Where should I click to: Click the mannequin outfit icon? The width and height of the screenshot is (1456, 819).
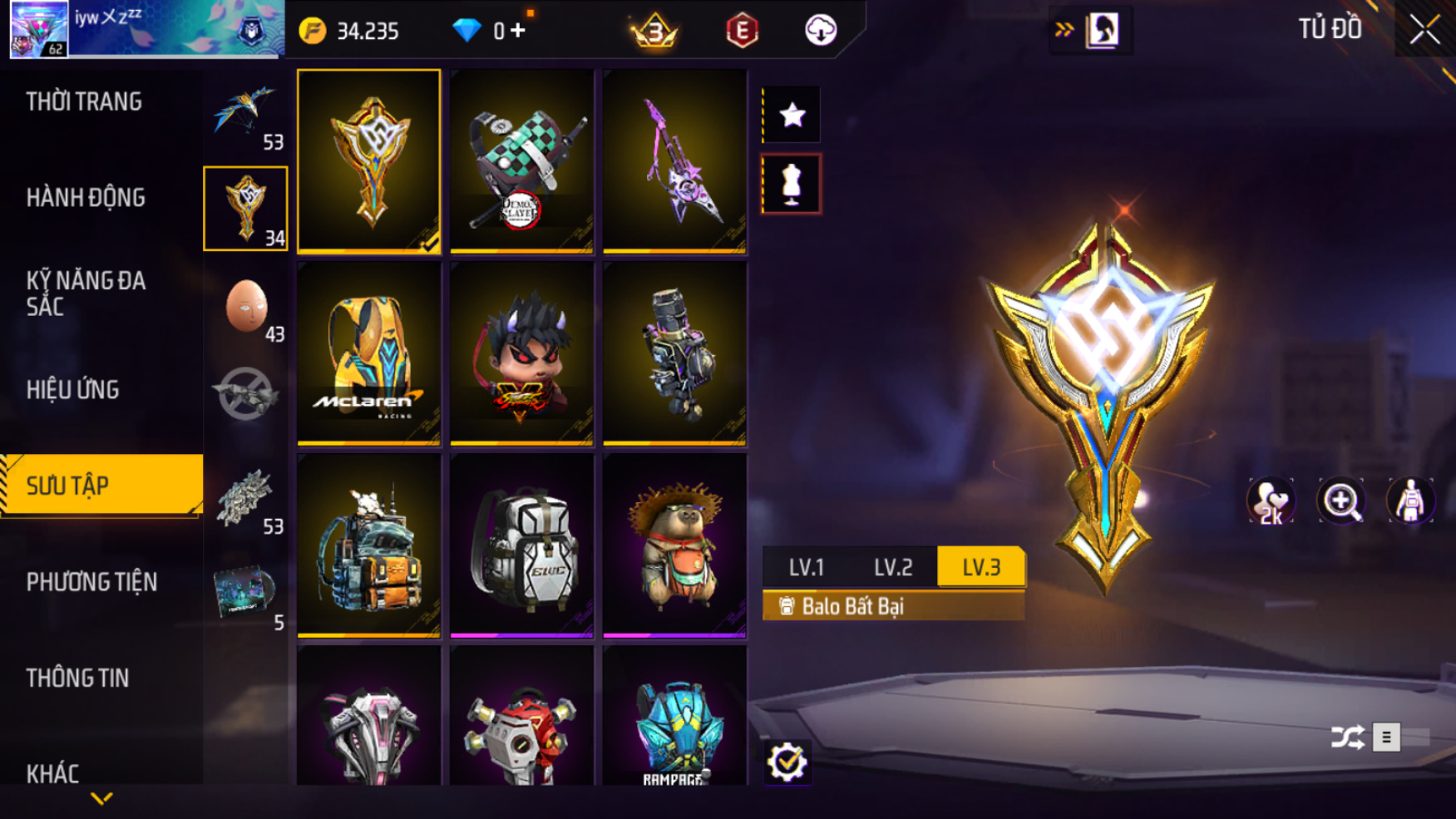791,184
